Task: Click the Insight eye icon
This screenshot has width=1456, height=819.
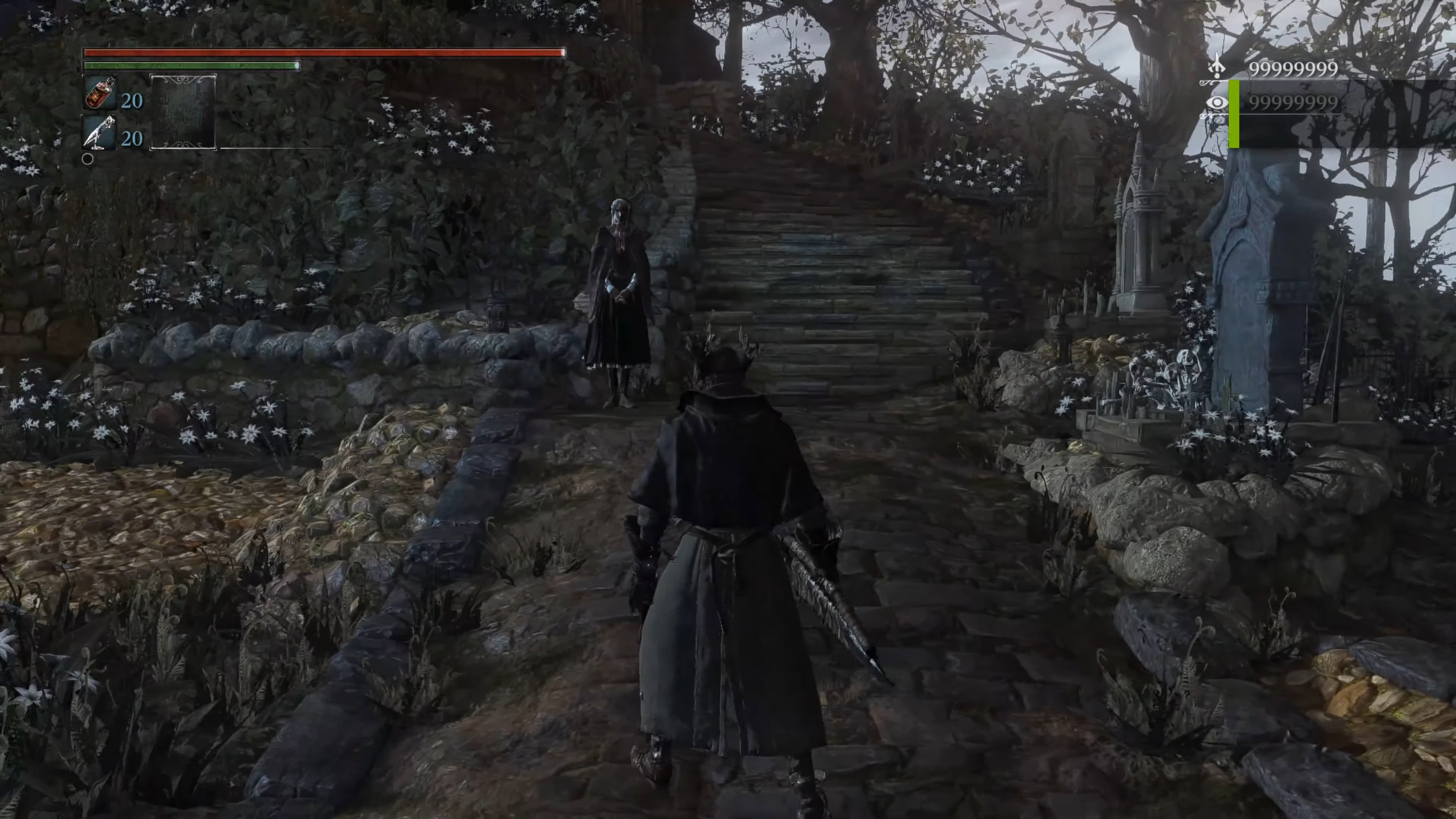Action: 1217,102
